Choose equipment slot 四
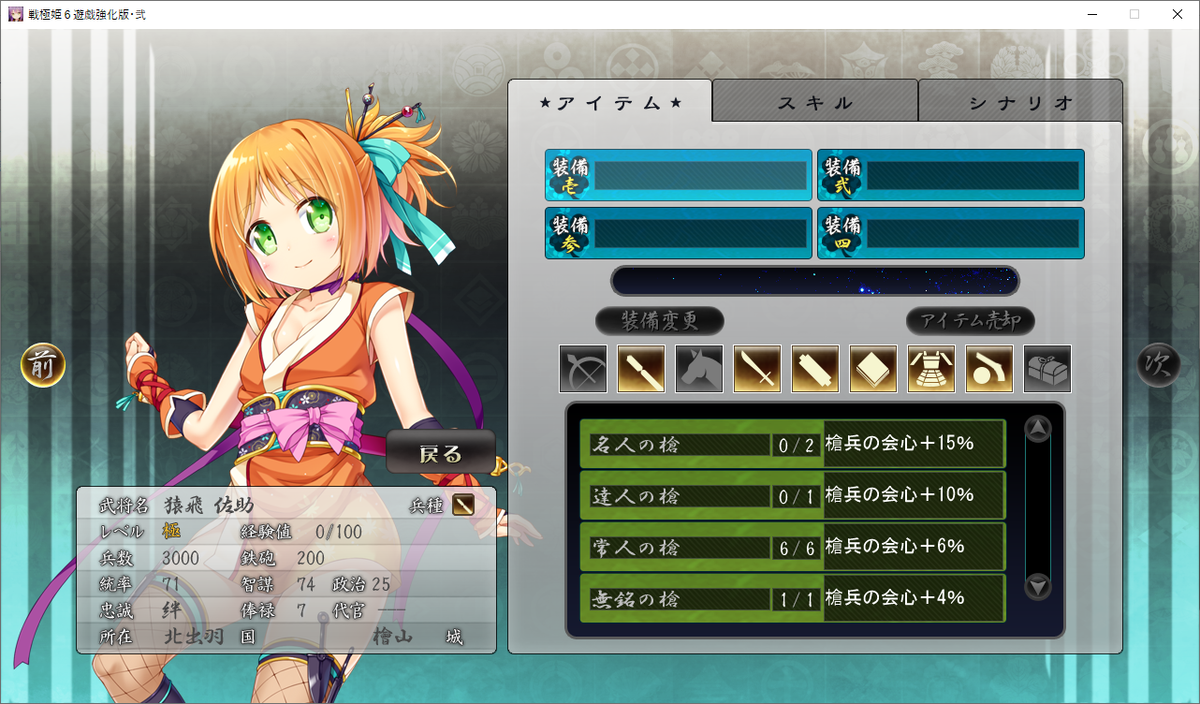The image size is (1200, 704). 951,233
